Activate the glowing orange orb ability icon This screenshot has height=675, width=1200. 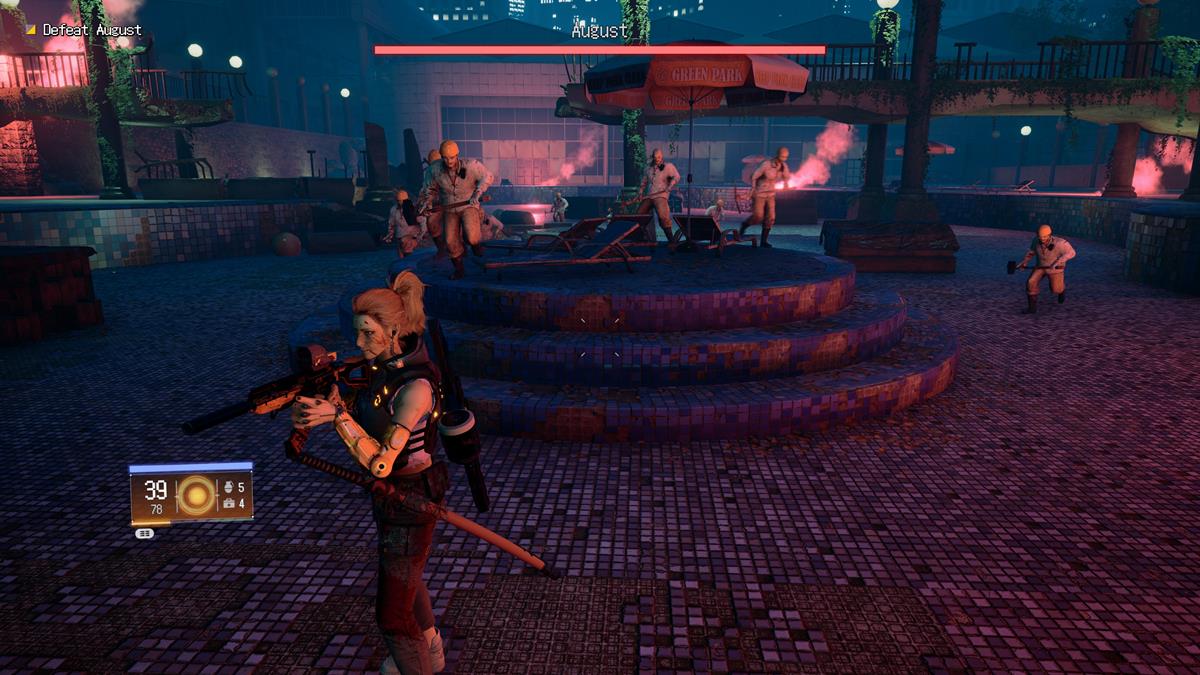point(196,496)
